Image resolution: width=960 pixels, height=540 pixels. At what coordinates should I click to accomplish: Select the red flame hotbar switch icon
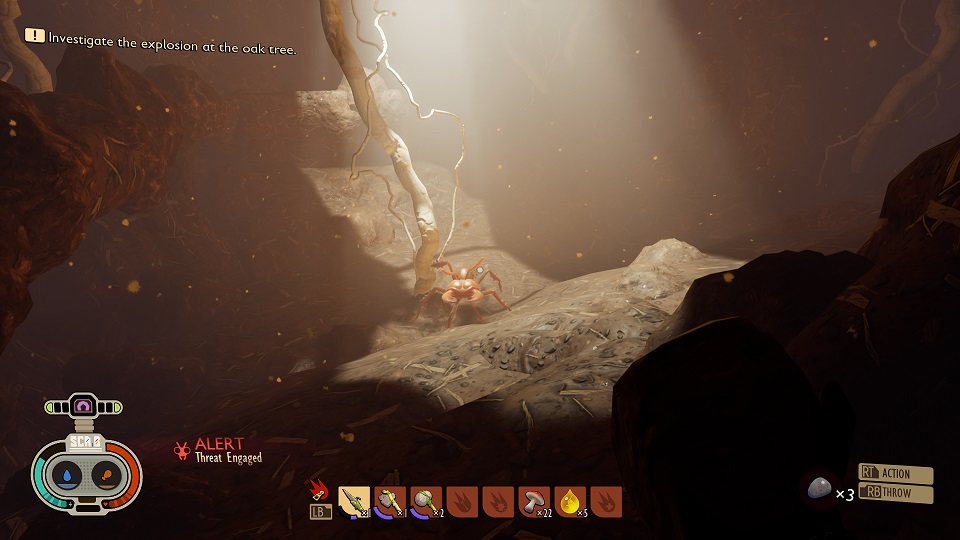320,489
